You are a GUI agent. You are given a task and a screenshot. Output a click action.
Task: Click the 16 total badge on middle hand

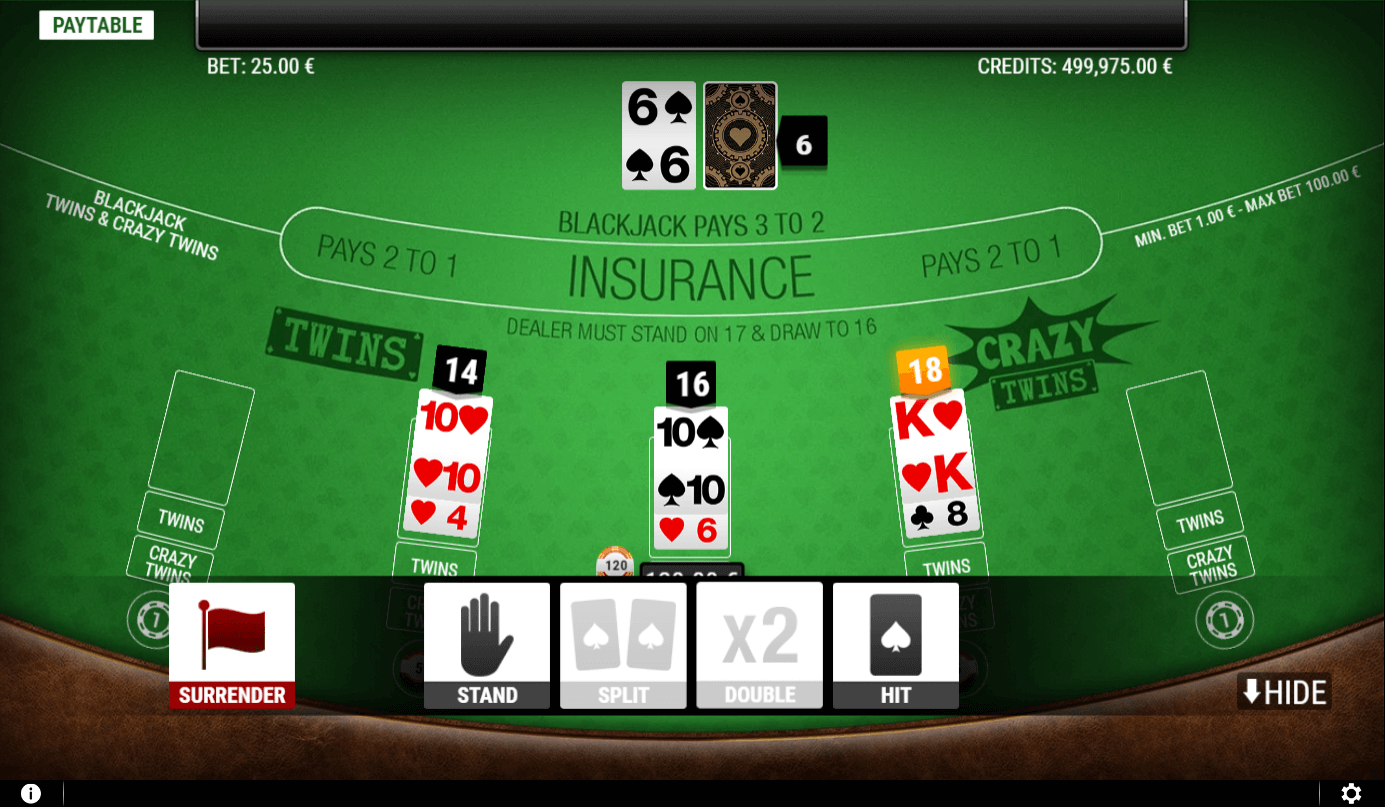coord(691,382)
